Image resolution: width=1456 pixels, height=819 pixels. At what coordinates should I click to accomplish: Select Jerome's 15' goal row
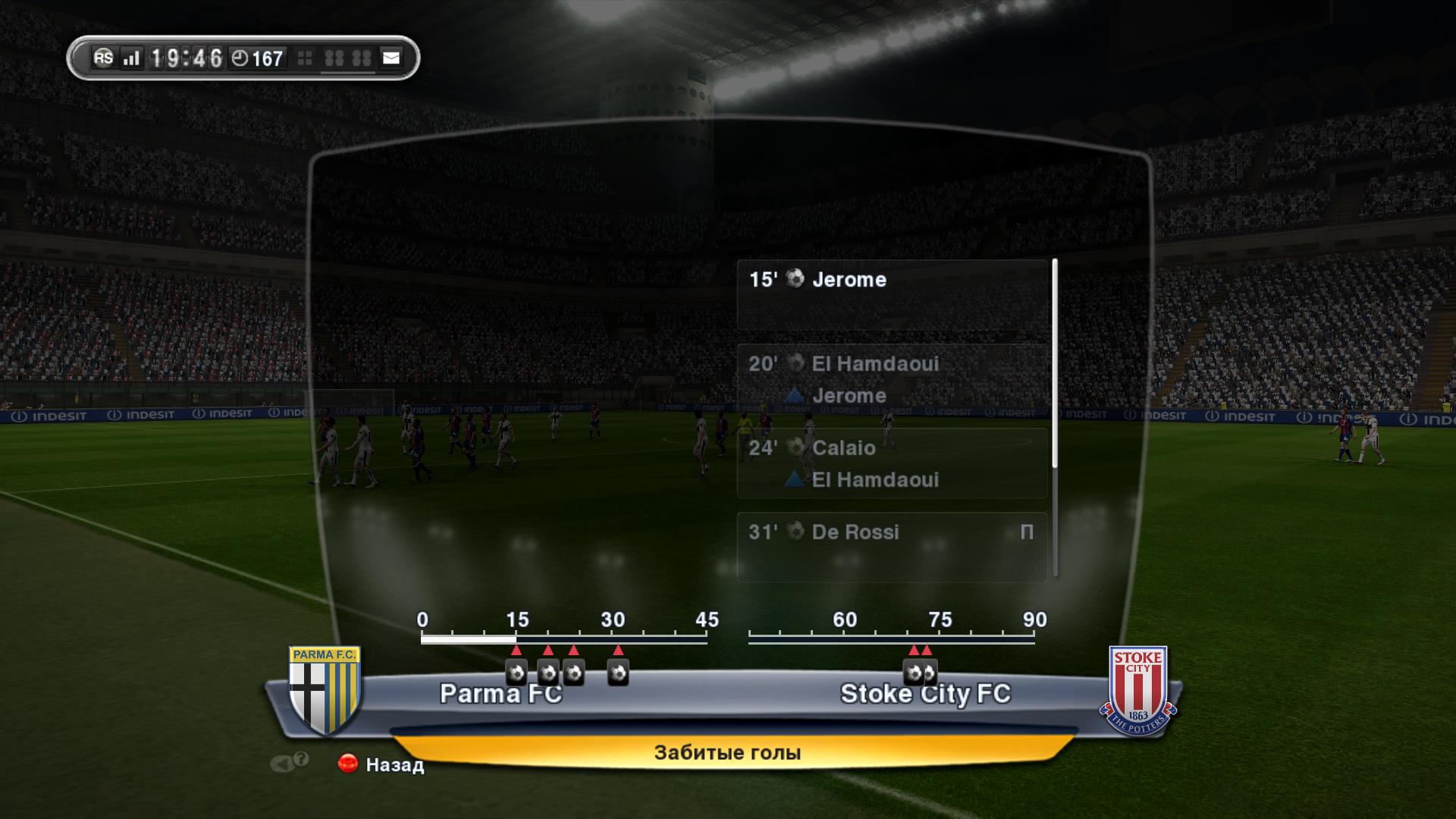[893, 294]
